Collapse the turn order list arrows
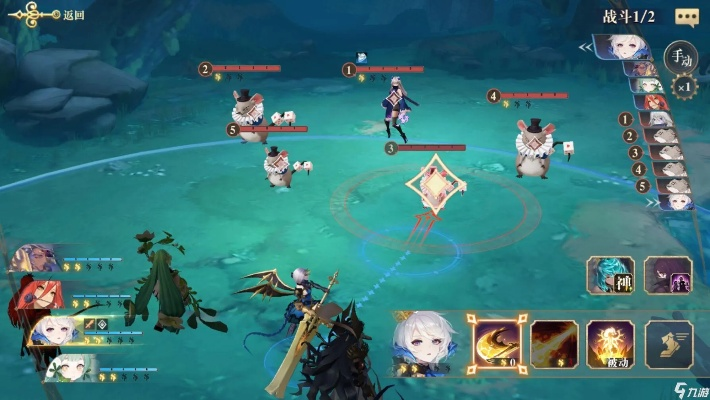Screen dimensions: 710x400 [587, 46]
